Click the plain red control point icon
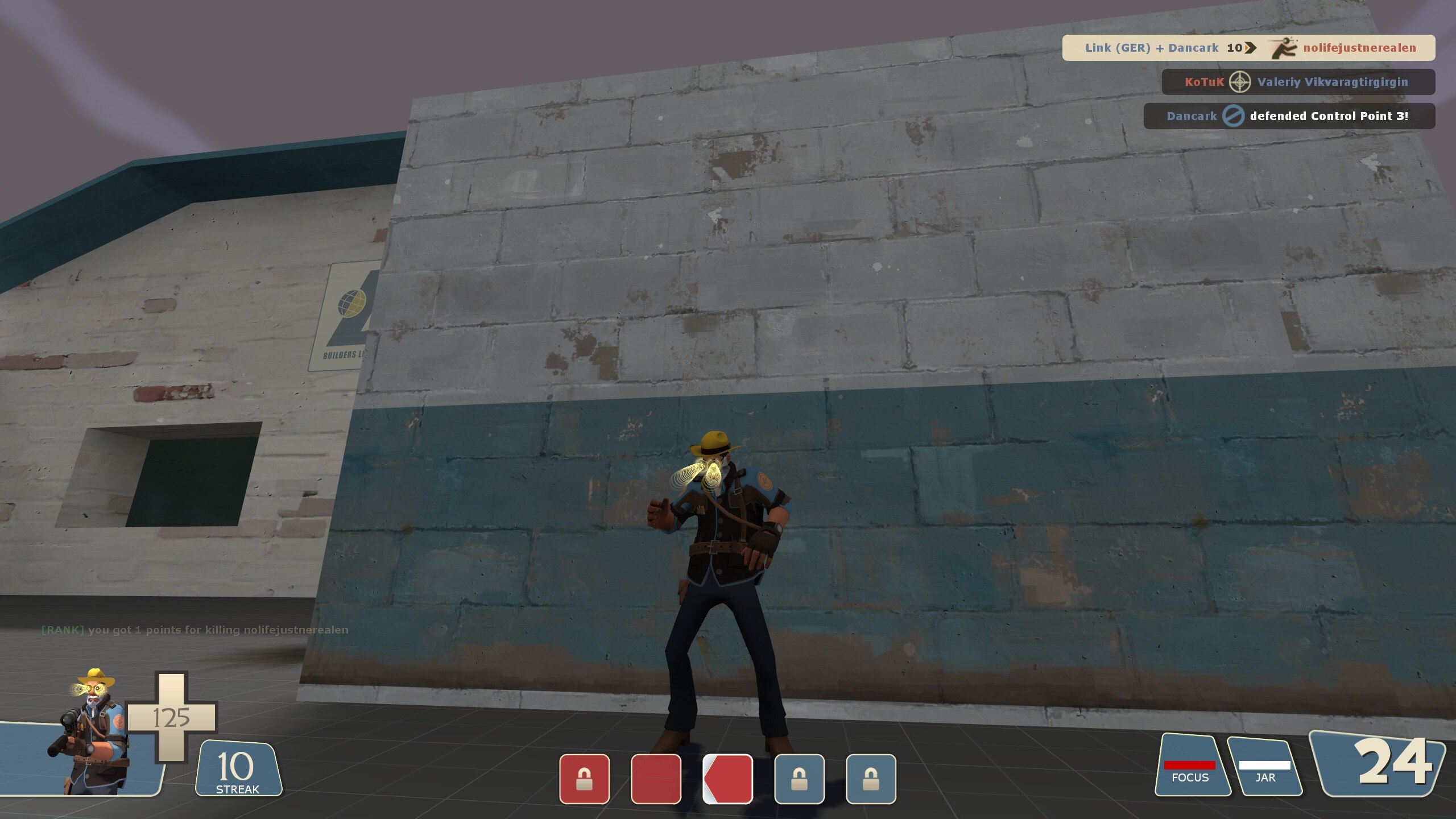The image size is (1456, 819). pyautogui.click(x=656, y=779)
